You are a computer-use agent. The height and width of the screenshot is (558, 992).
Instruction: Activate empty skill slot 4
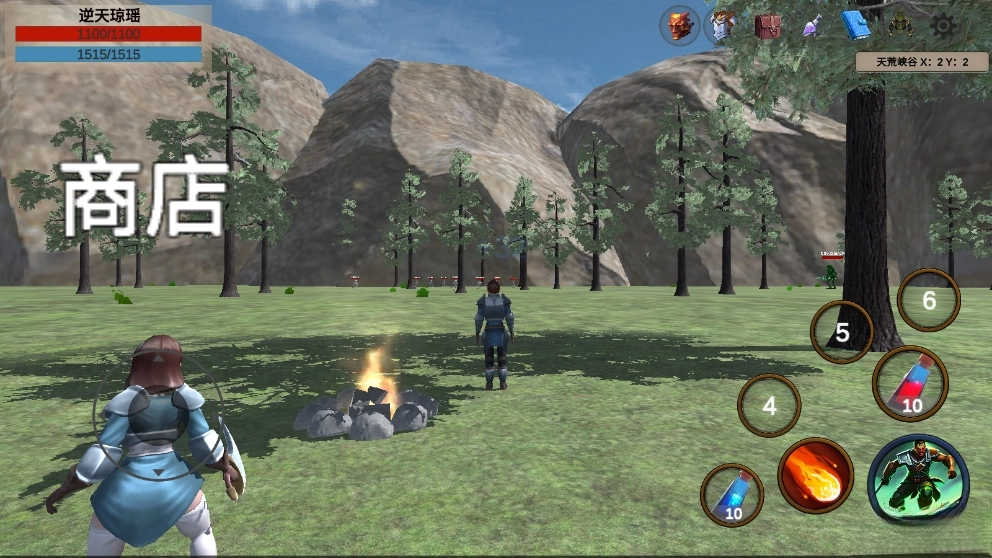click(x=769, y=406)
